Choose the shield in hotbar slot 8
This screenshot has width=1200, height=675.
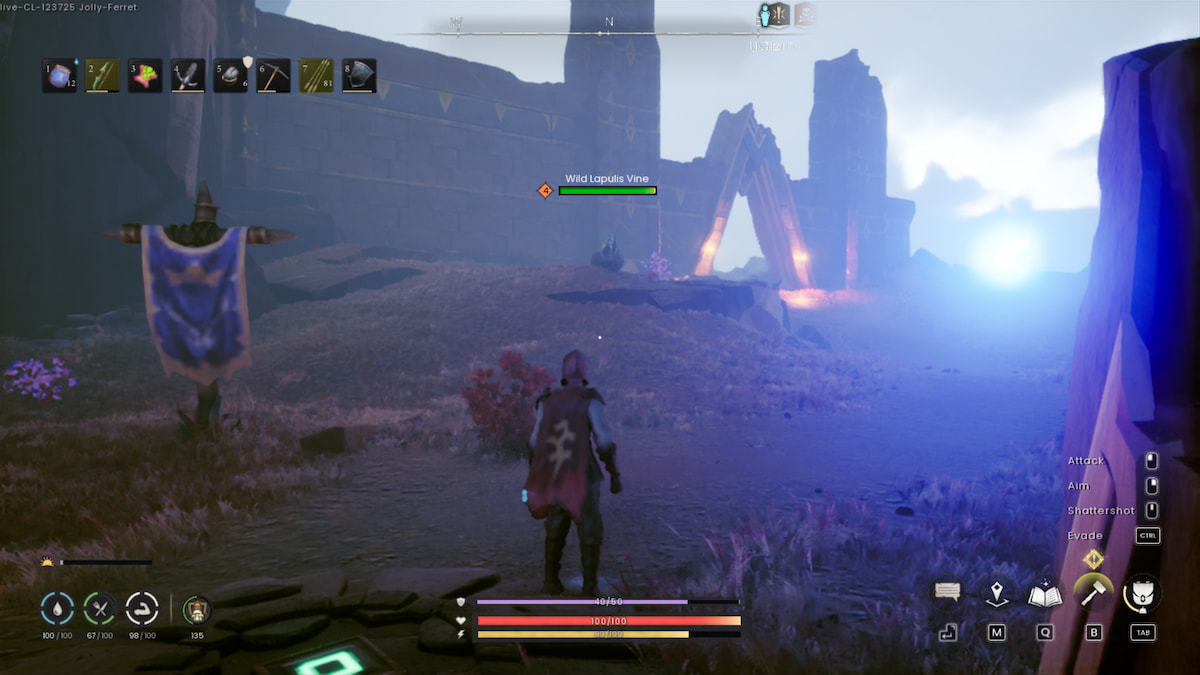coord(360,76)
